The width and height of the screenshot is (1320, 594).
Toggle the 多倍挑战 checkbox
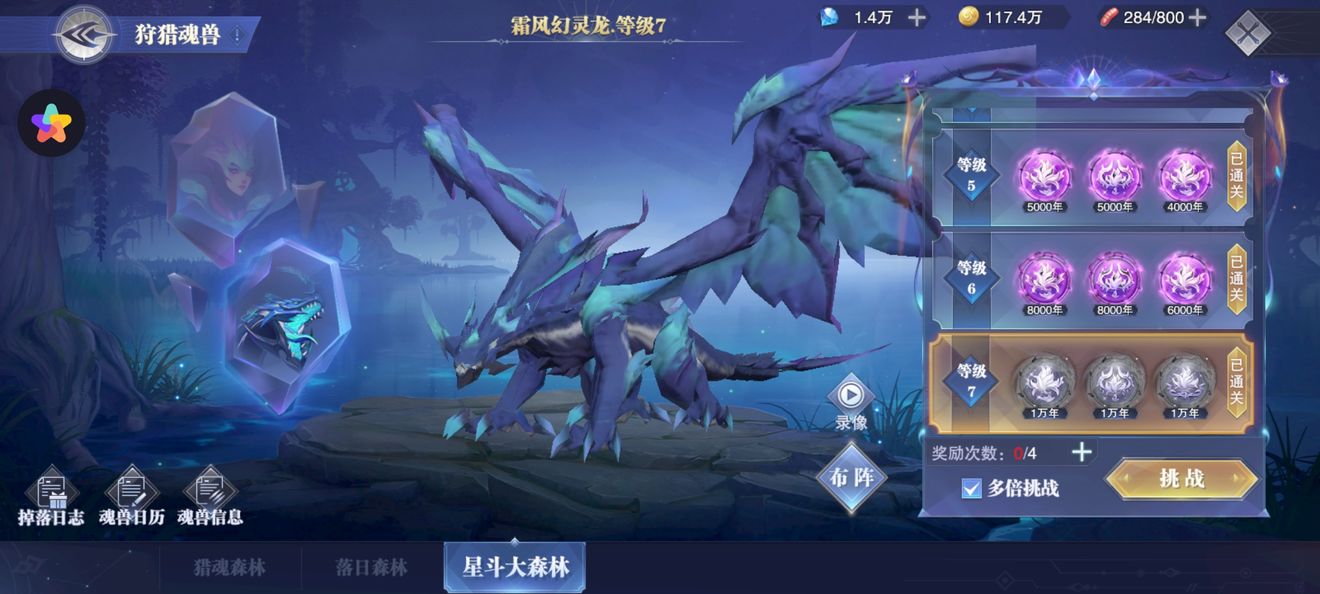pos(971,488)
